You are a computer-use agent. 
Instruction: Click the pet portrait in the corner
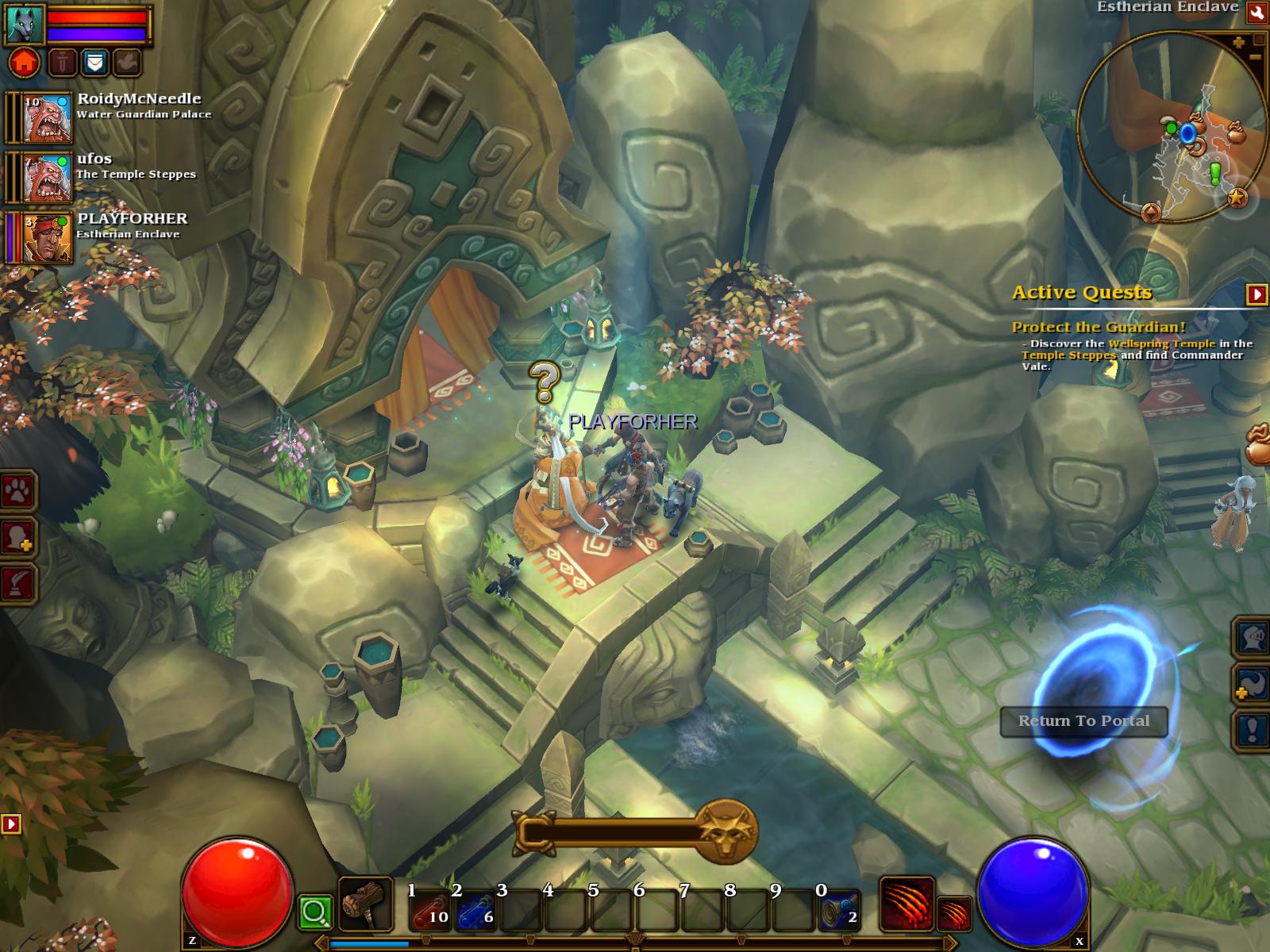point(25,23)
